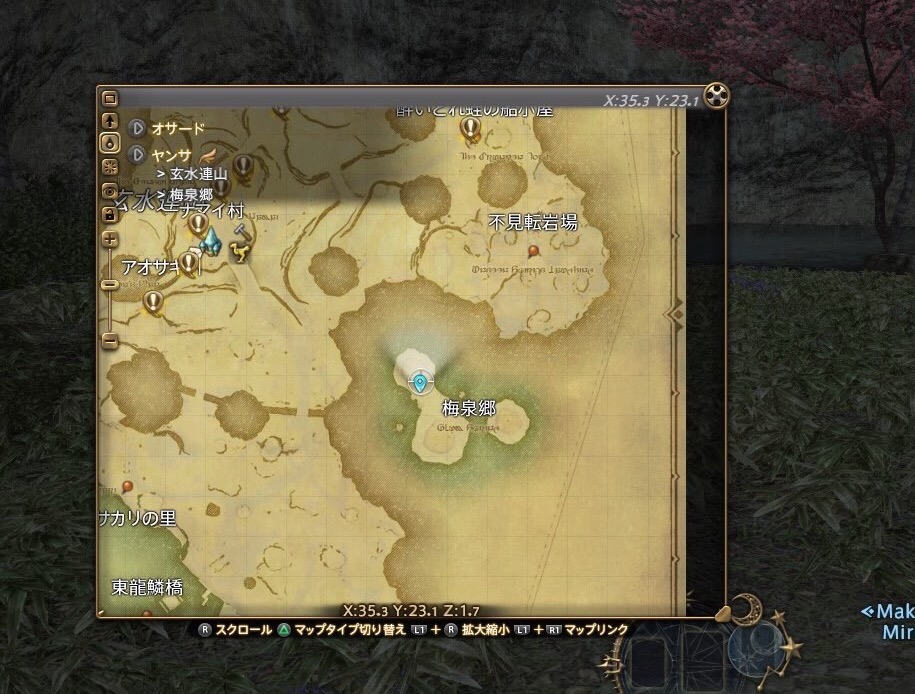The width and height of the screenshot is (915, 694).
Task: Click the up-arrow parent map button
Action: tap(110, 121)
